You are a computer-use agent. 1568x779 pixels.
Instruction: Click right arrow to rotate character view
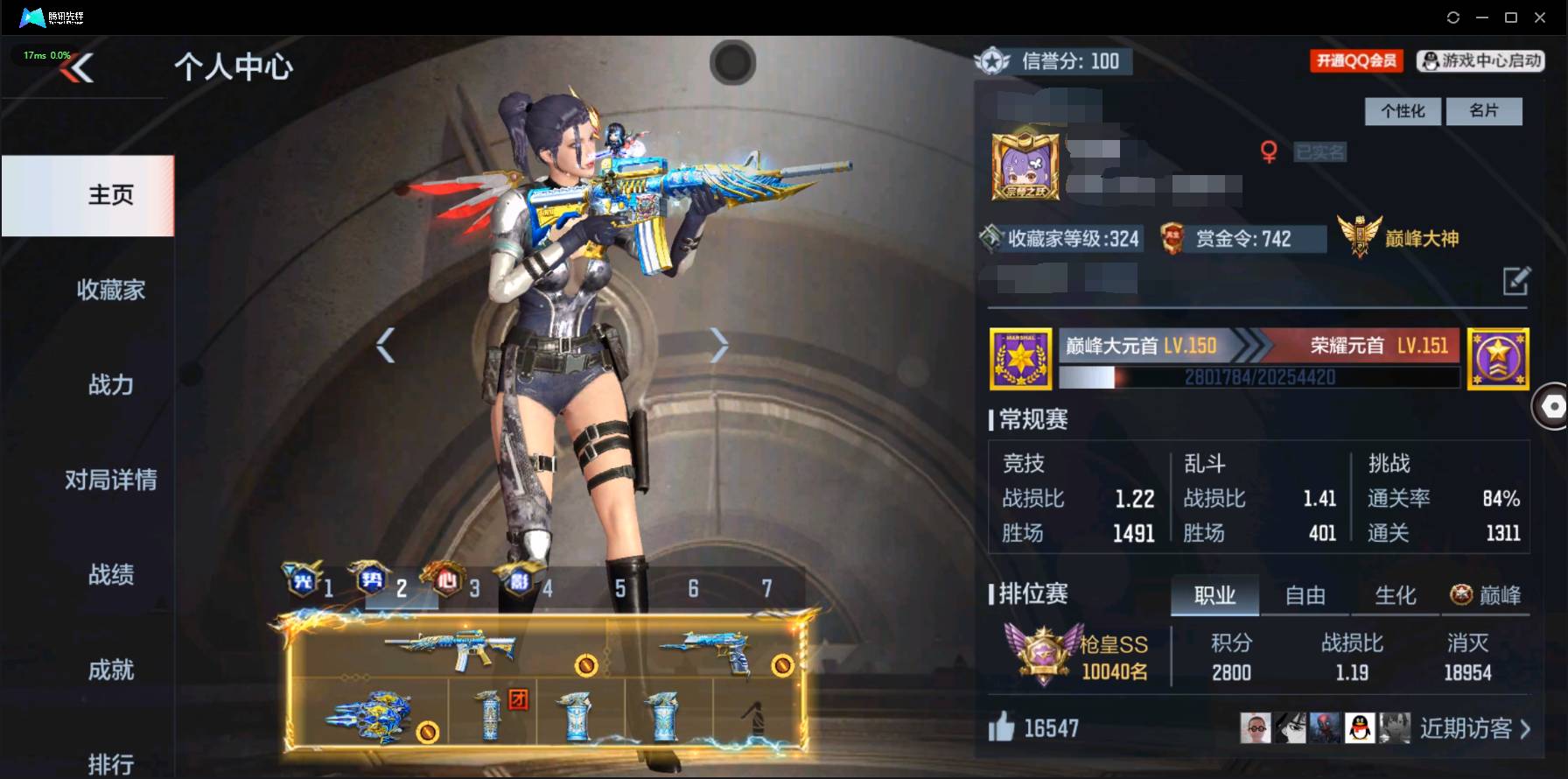[x=718, y=345]
